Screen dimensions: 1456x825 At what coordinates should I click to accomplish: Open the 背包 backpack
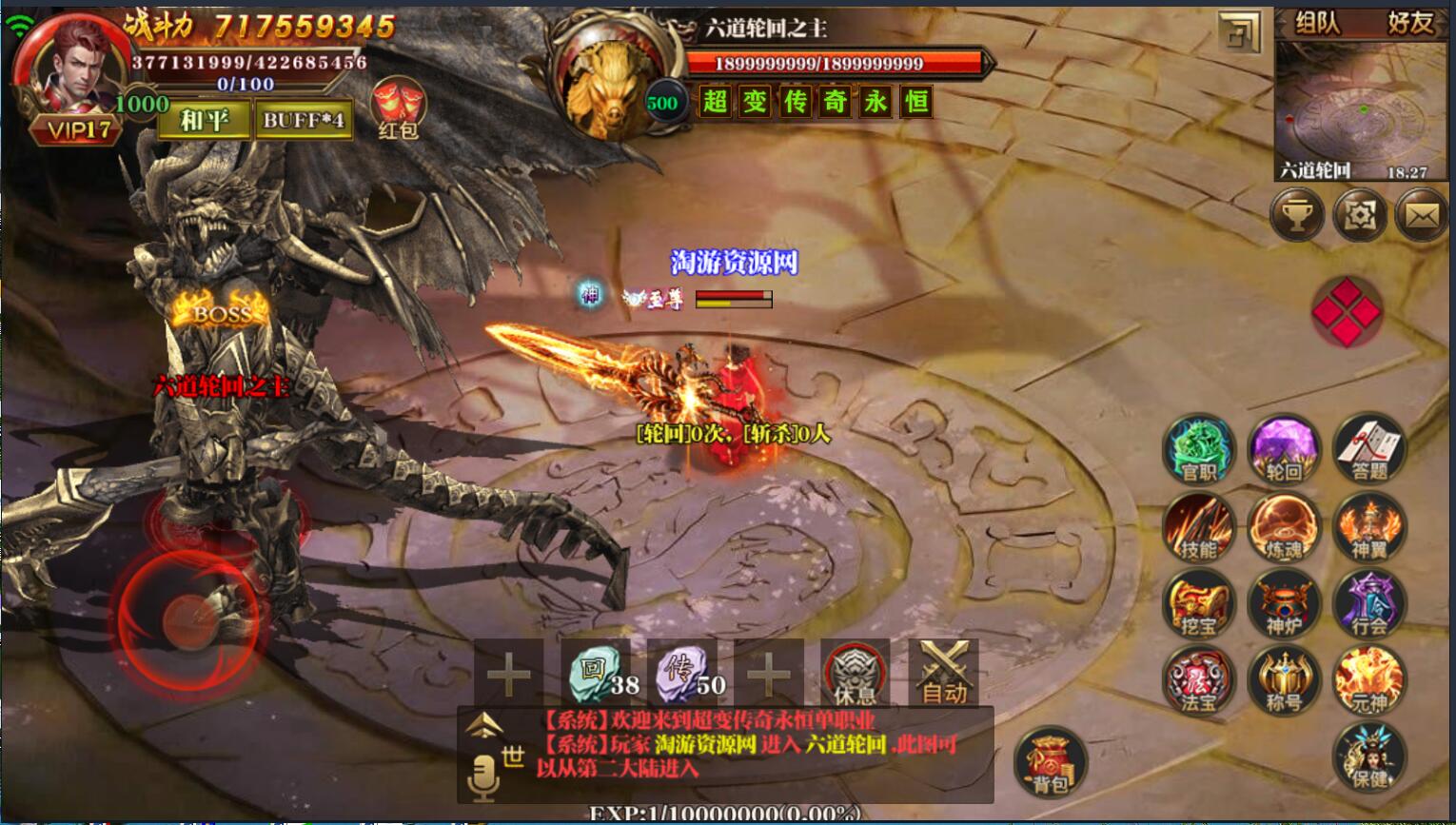1051,761
